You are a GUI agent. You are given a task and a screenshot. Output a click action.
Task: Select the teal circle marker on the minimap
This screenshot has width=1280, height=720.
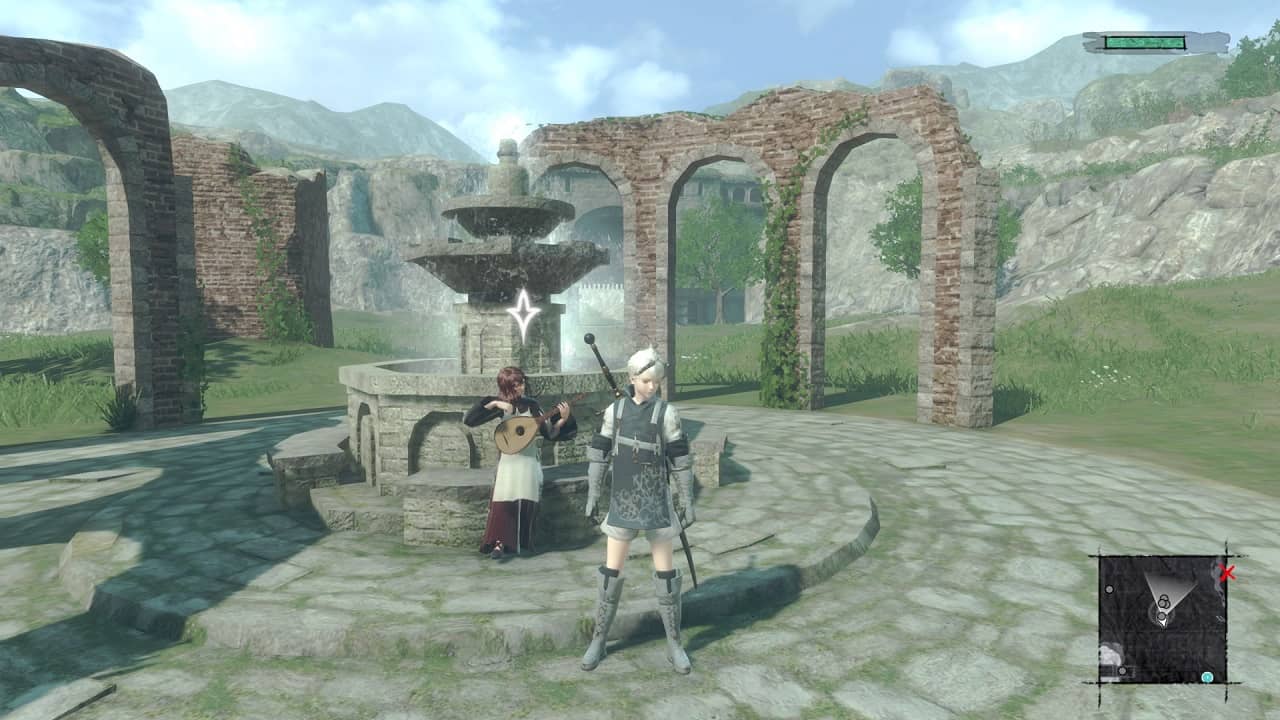(1207, 677)
